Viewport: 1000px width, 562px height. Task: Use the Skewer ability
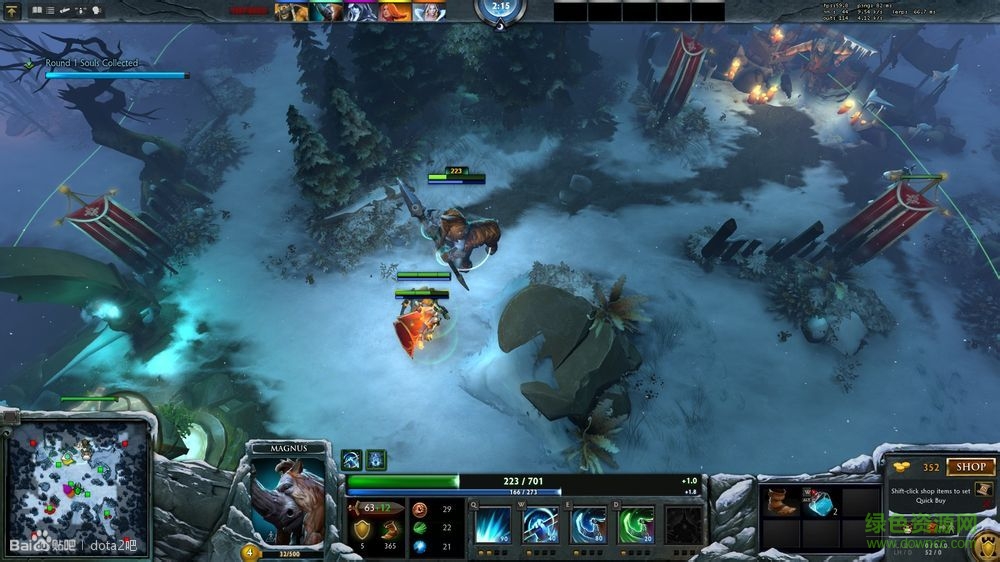tap(588, 524)
